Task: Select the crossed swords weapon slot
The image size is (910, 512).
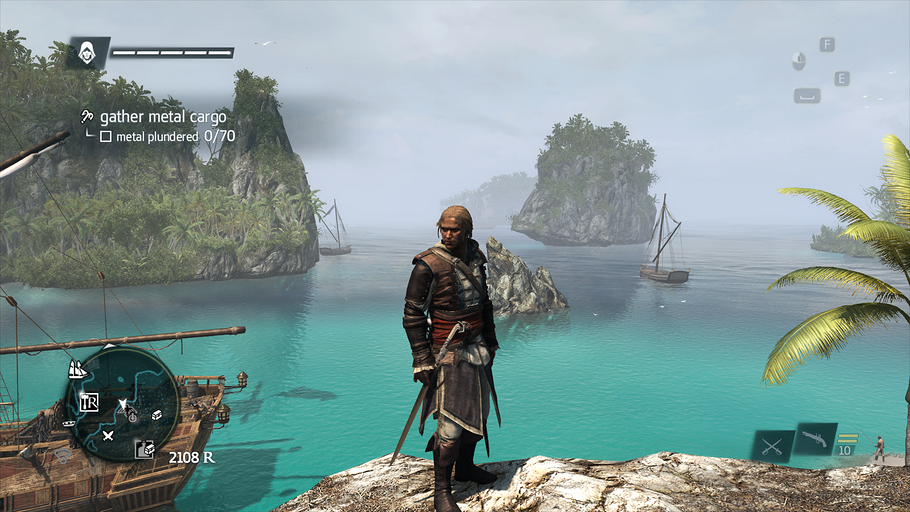Action: click(x=772, y=445)
